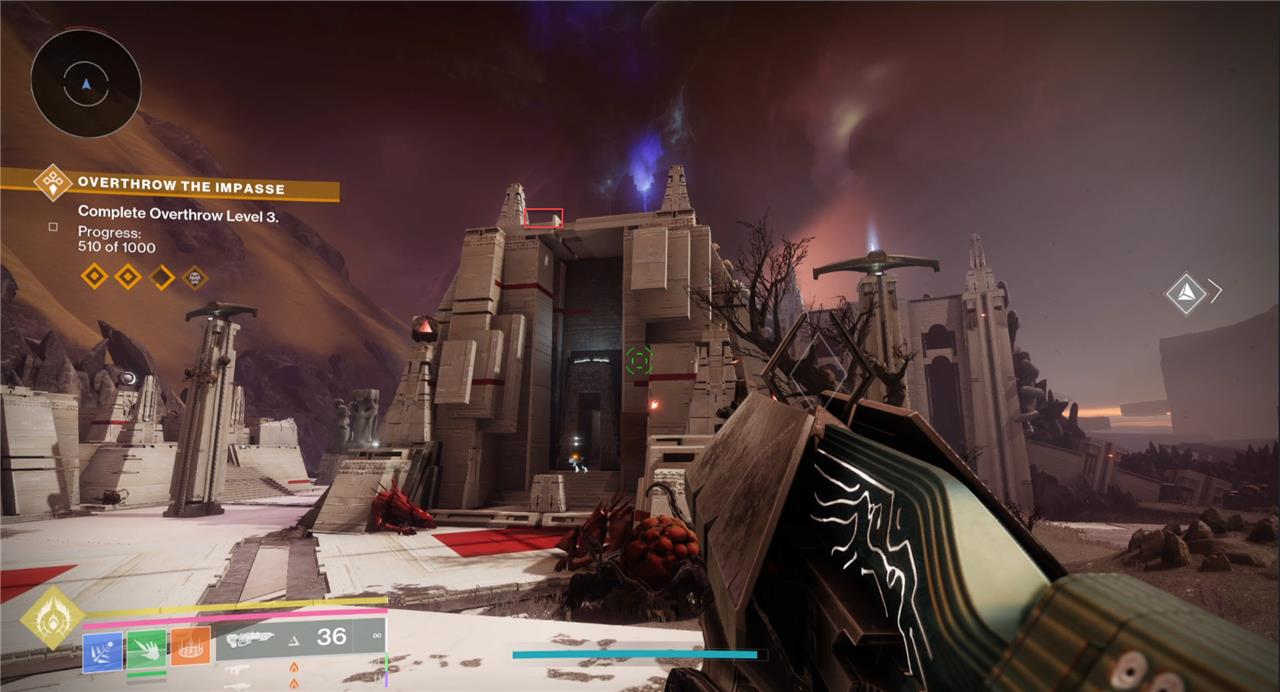
Task: Click the circular radar in the corner
Action: 85,82
